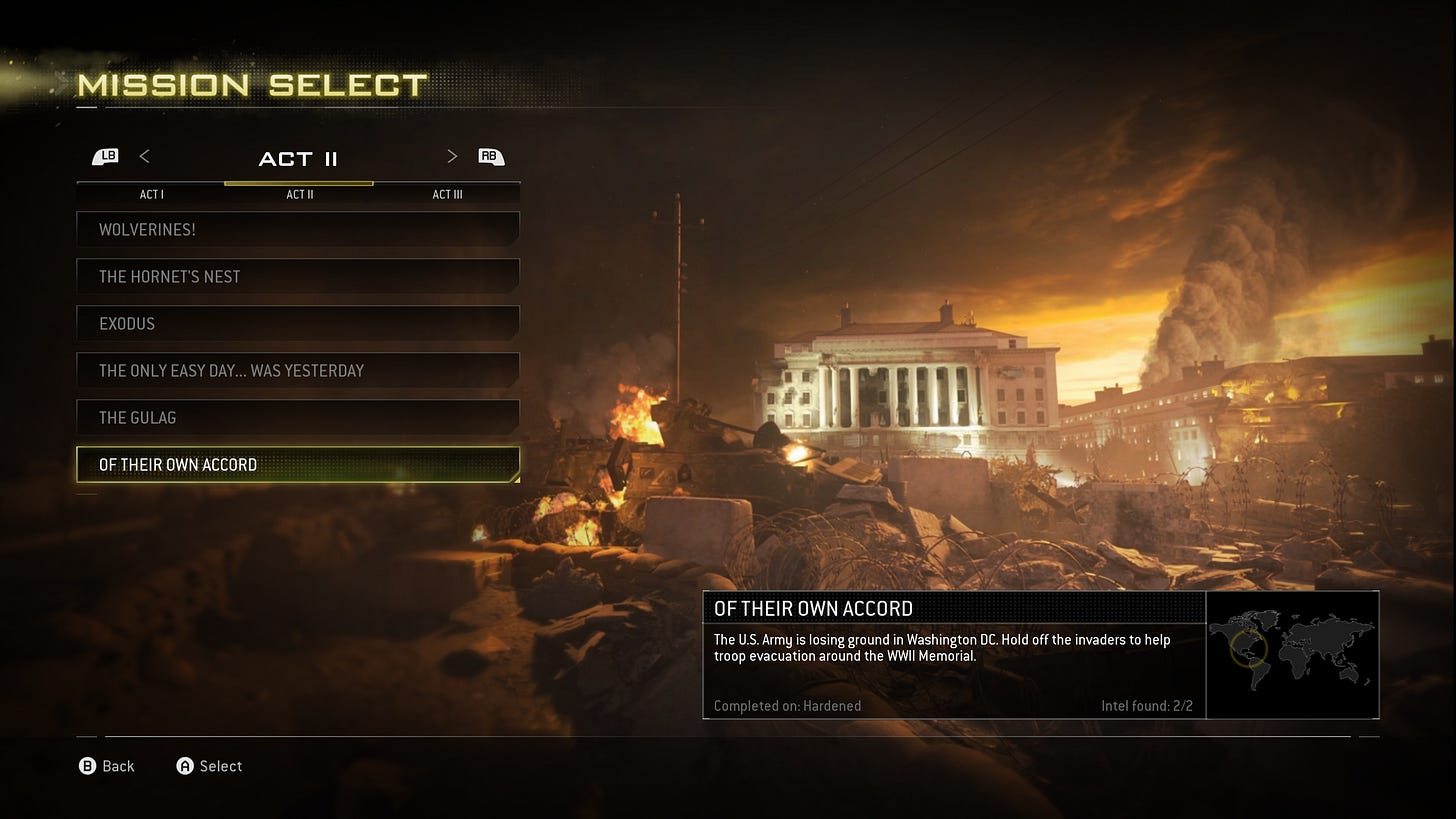Screen dimensions: 1456x819
Task: Select the Wolverines! mission
Action: click(297, 229)
